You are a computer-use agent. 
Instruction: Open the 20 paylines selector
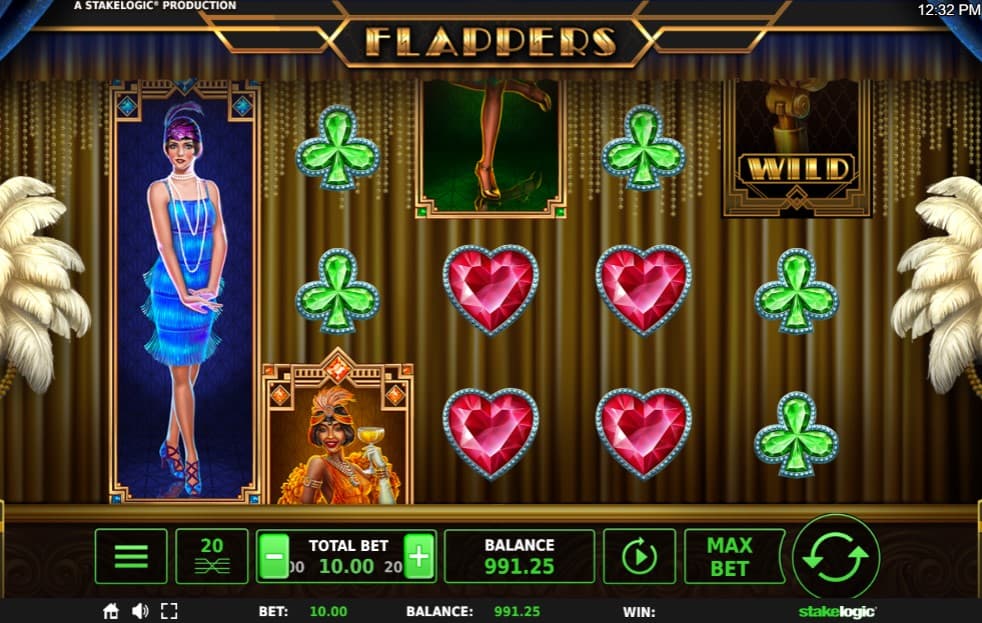coord(212,556)
